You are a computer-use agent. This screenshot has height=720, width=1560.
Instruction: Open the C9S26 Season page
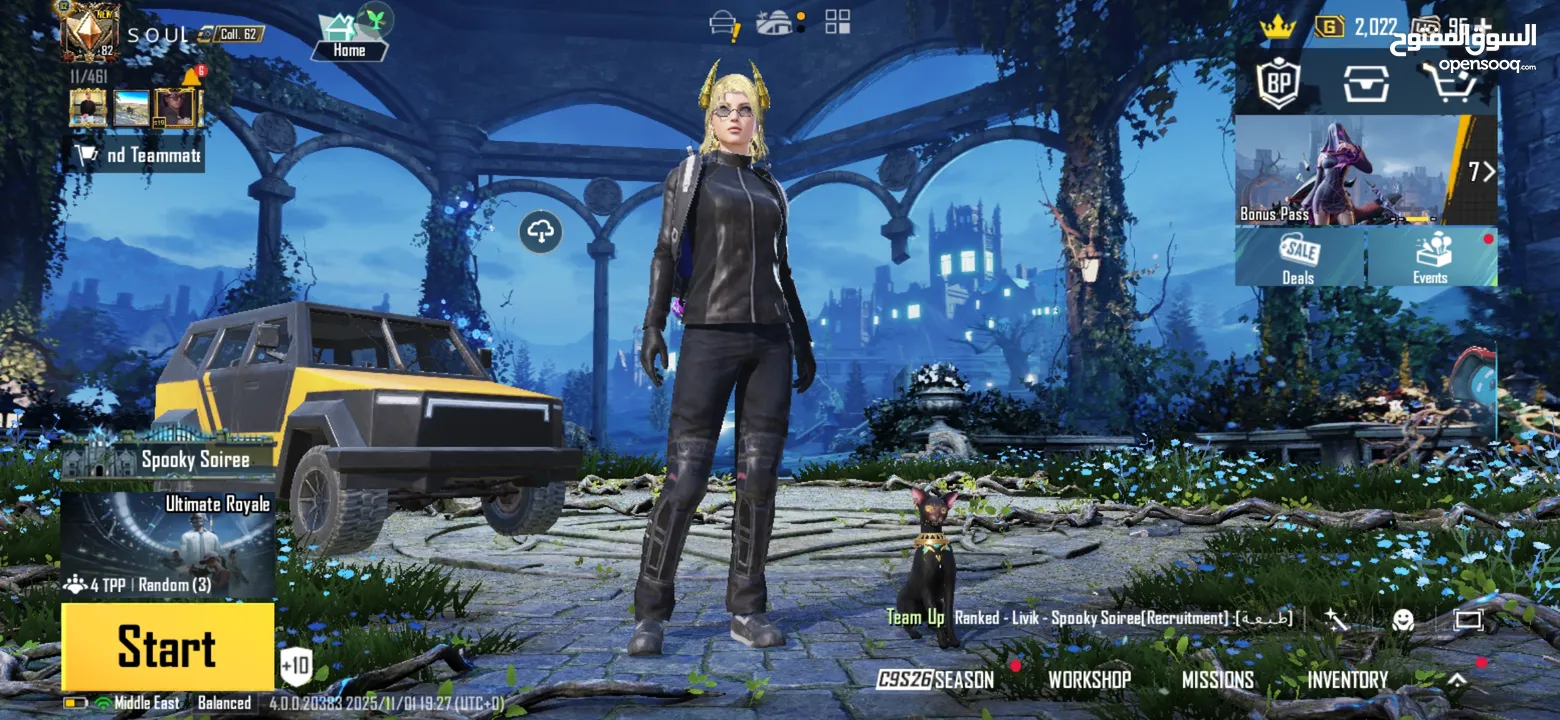[936, 680]
